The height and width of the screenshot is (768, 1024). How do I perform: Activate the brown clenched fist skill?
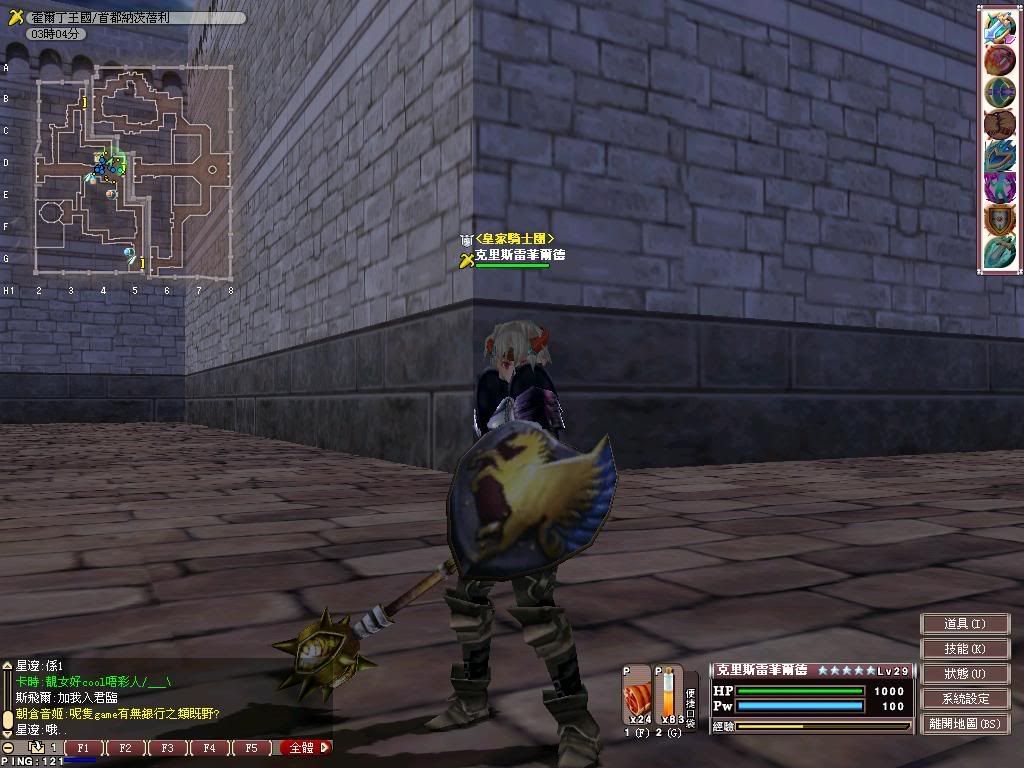click(x=999, y=124)
